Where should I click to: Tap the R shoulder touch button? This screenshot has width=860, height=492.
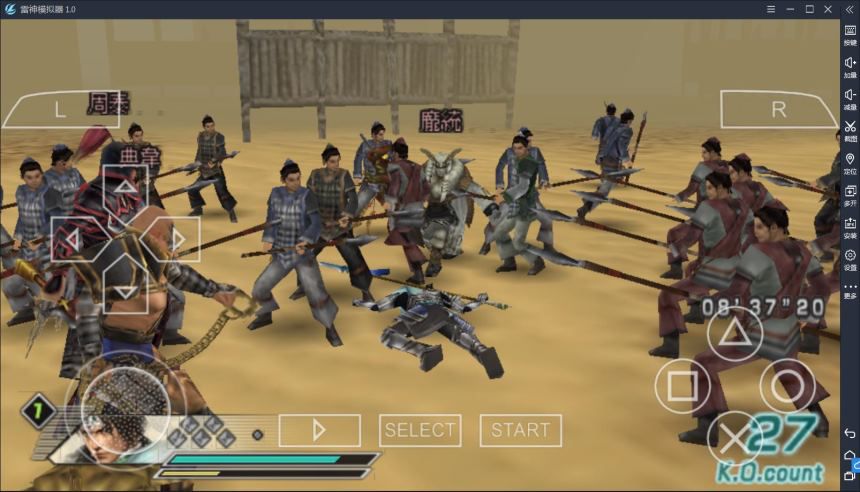pyautogui.click(x=778, y=110)
